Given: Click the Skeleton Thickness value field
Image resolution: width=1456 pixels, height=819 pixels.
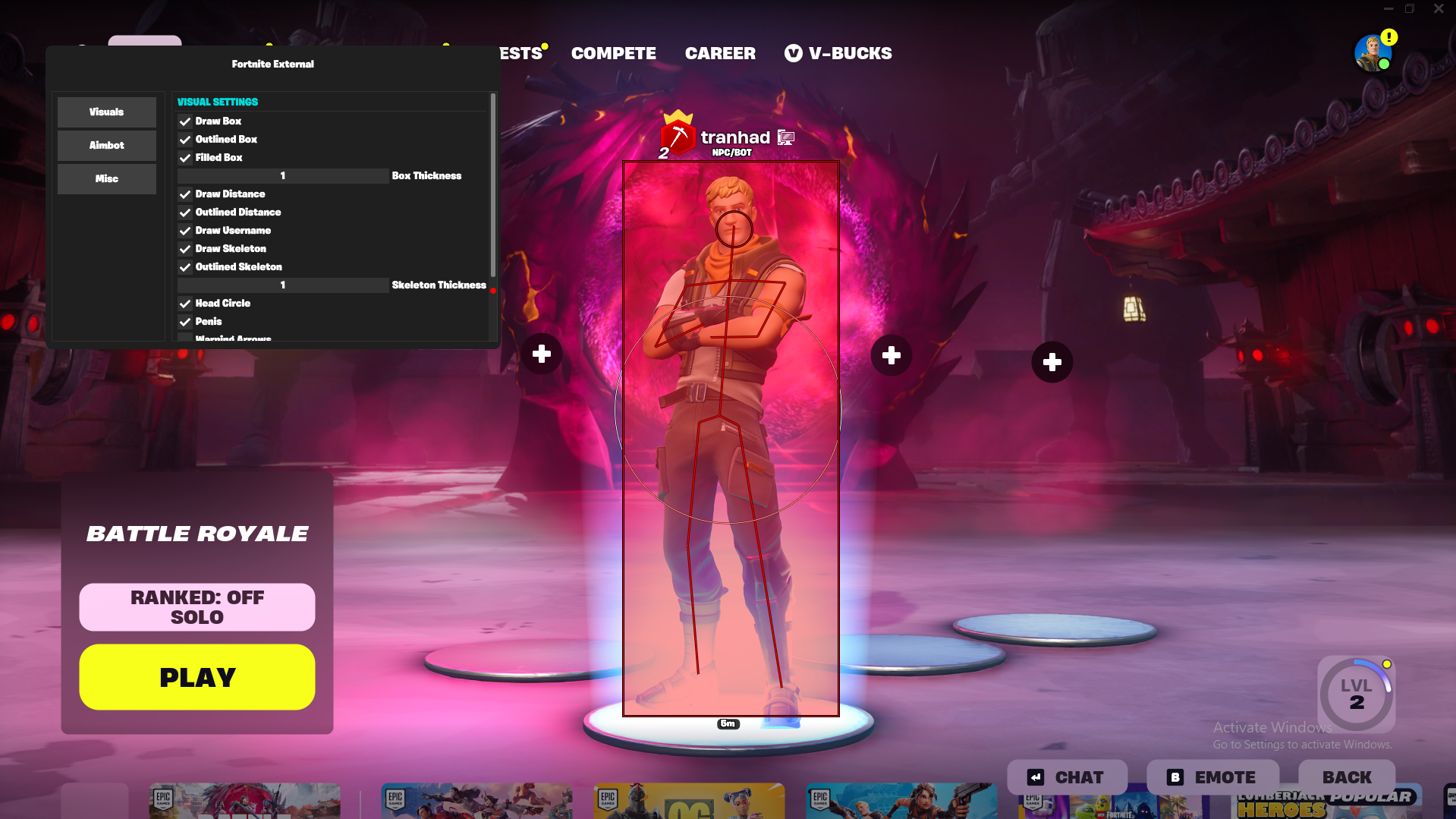Looking at the screenshot, I should [x=282, y=285].
